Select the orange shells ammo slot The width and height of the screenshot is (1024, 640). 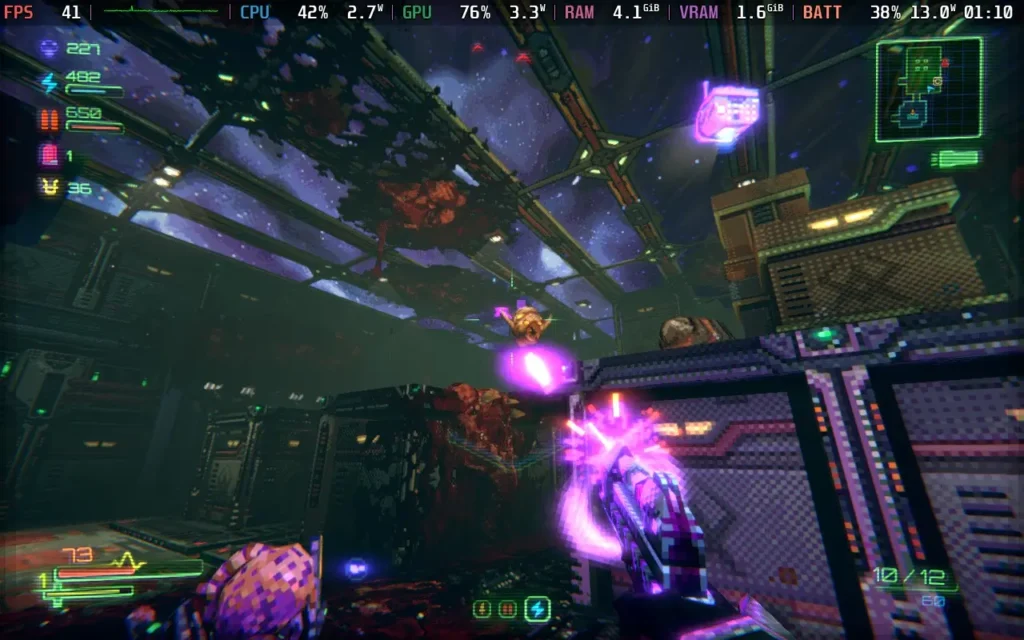[509, 608]
